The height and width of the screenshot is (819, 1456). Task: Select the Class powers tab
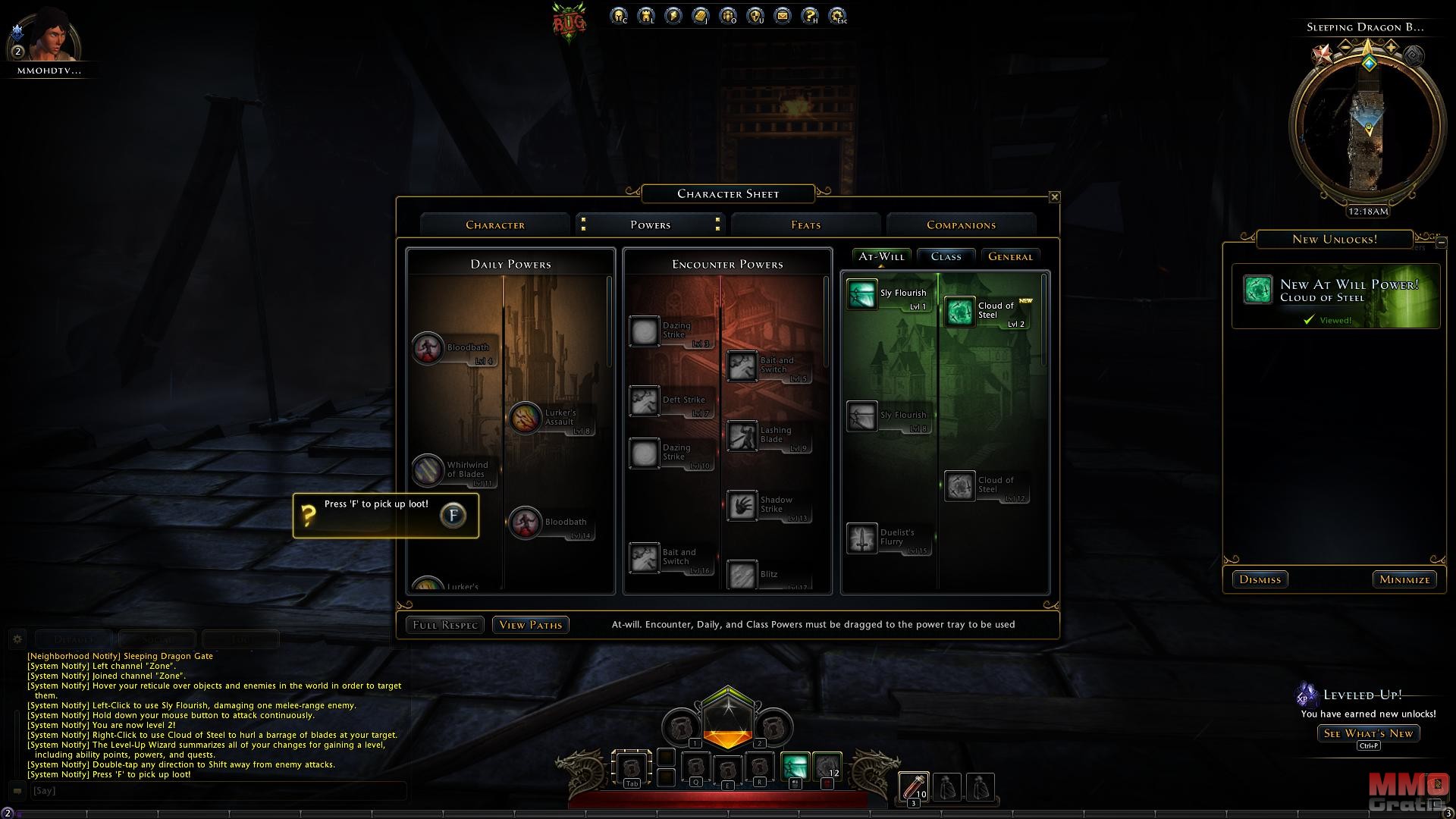click(946, 257)
